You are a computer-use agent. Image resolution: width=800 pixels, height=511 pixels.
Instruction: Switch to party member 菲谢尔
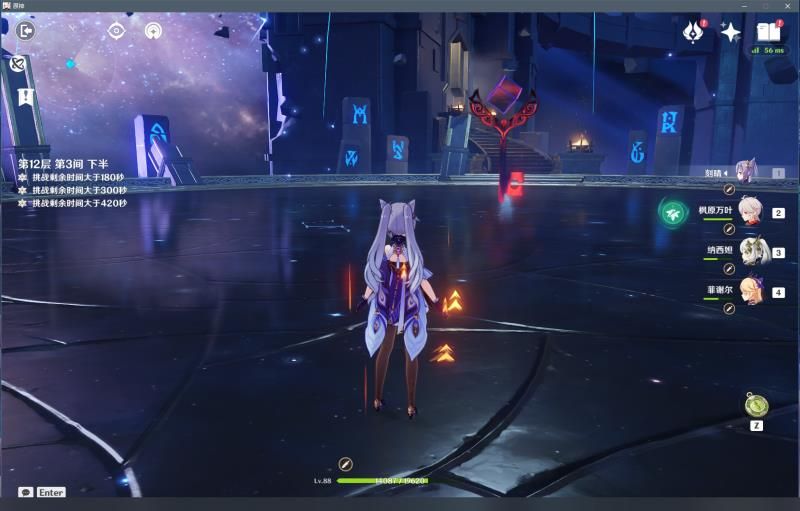click(745, 291)
